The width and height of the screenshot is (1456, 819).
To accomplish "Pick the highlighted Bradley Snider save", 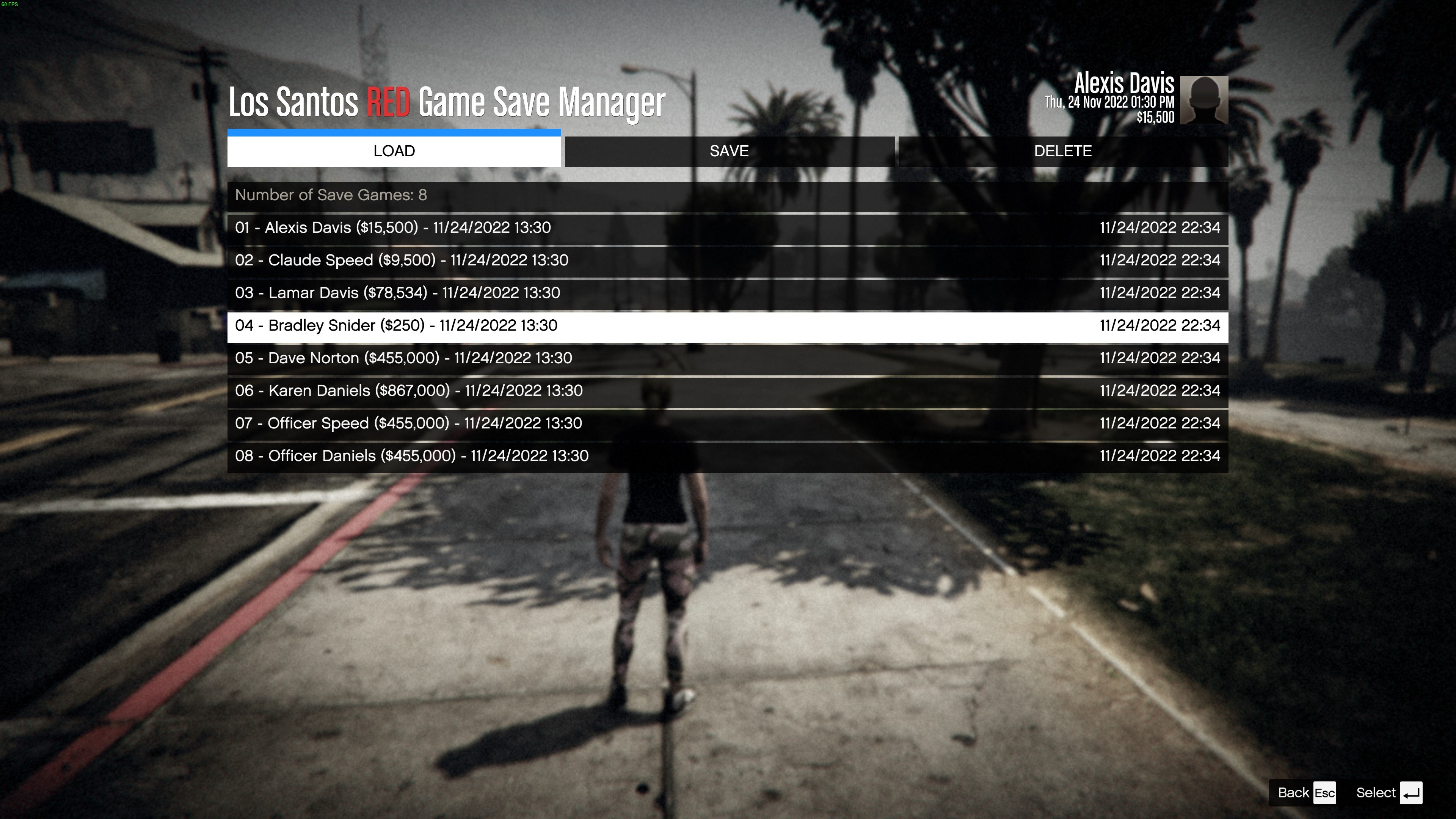I will point(728,326).
